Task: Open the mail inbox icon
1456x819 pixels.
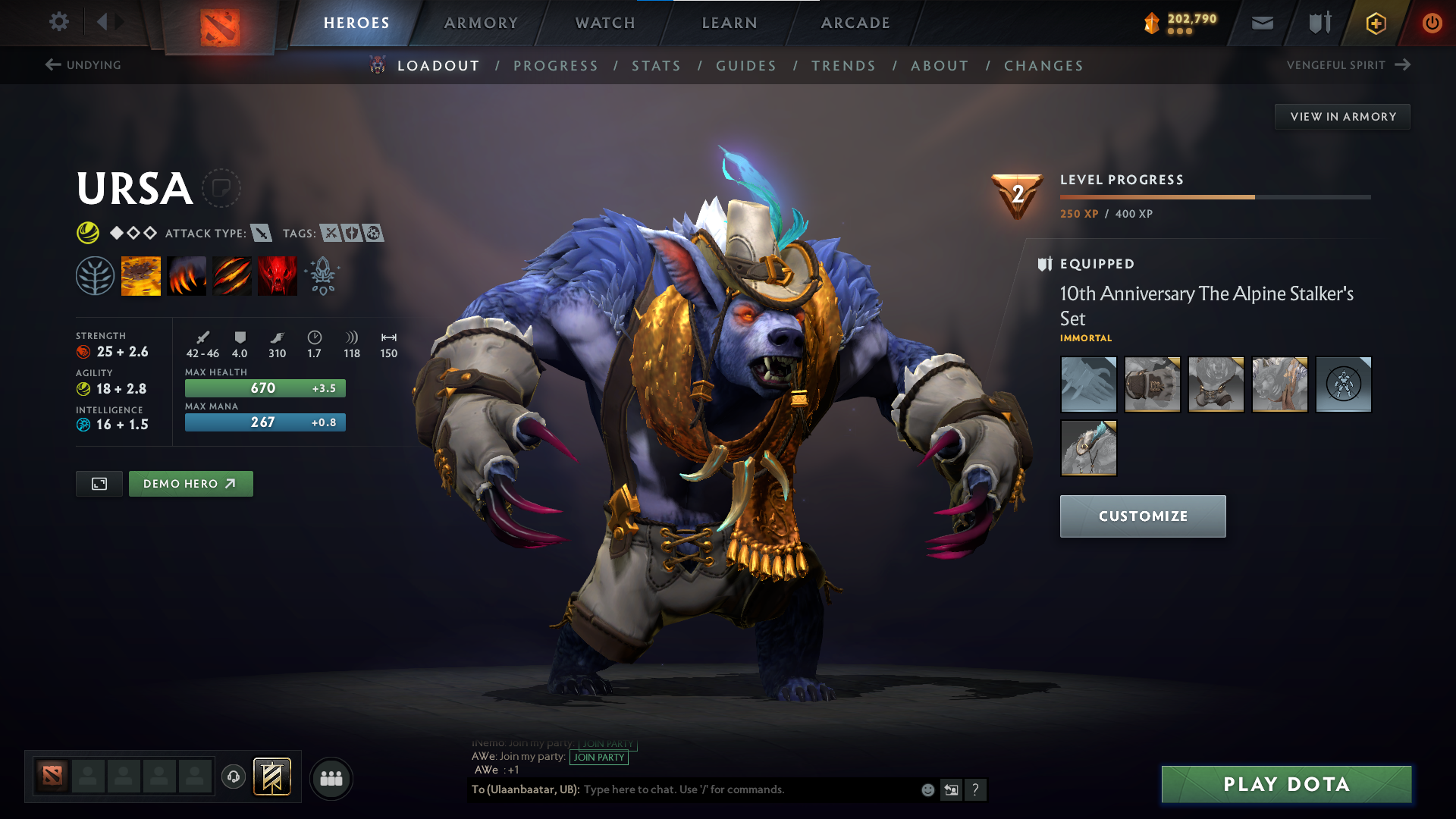Action: click(1262, 23)
